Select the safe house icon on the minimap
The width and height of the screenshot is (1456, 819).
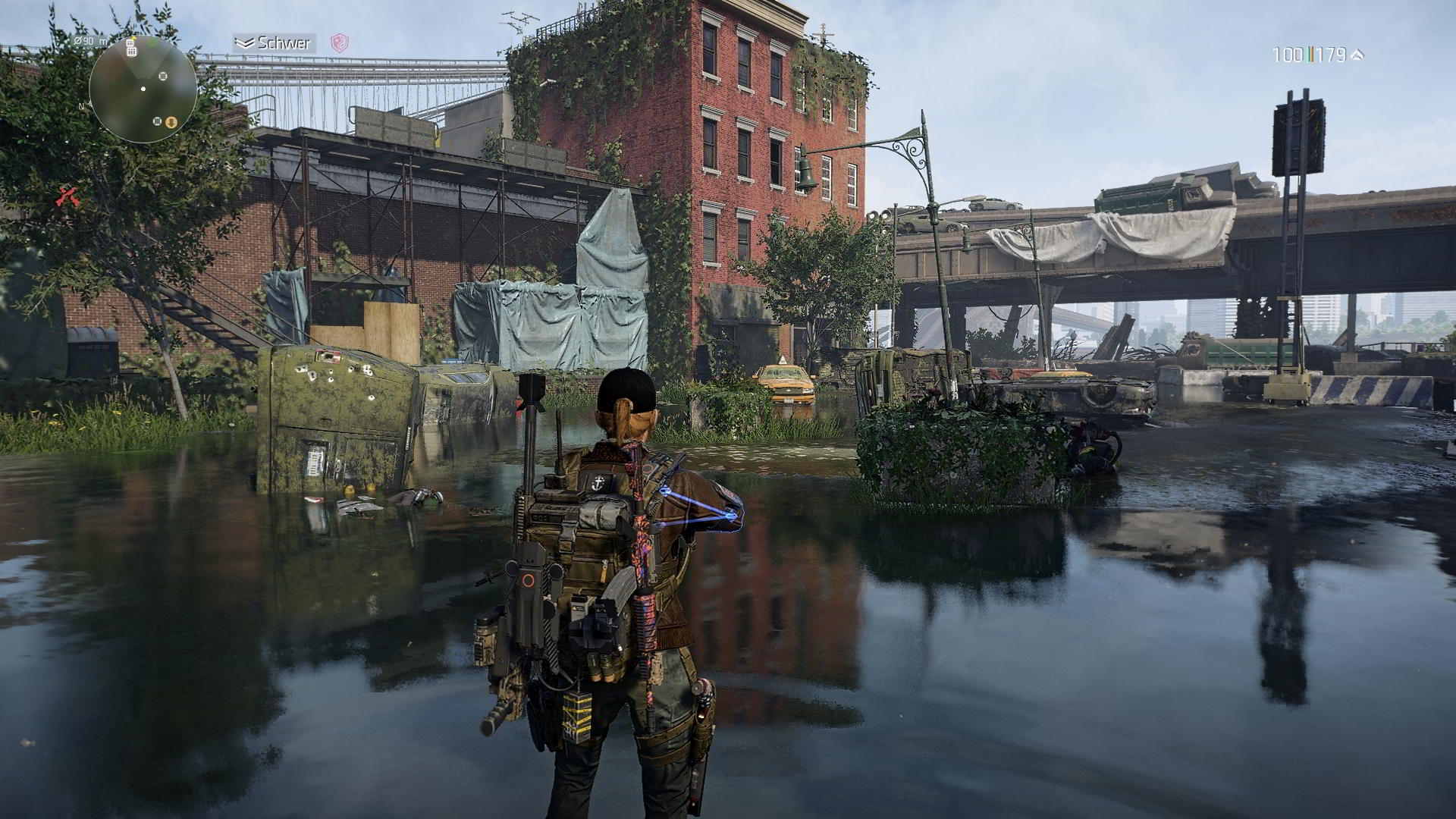point(130,43)
